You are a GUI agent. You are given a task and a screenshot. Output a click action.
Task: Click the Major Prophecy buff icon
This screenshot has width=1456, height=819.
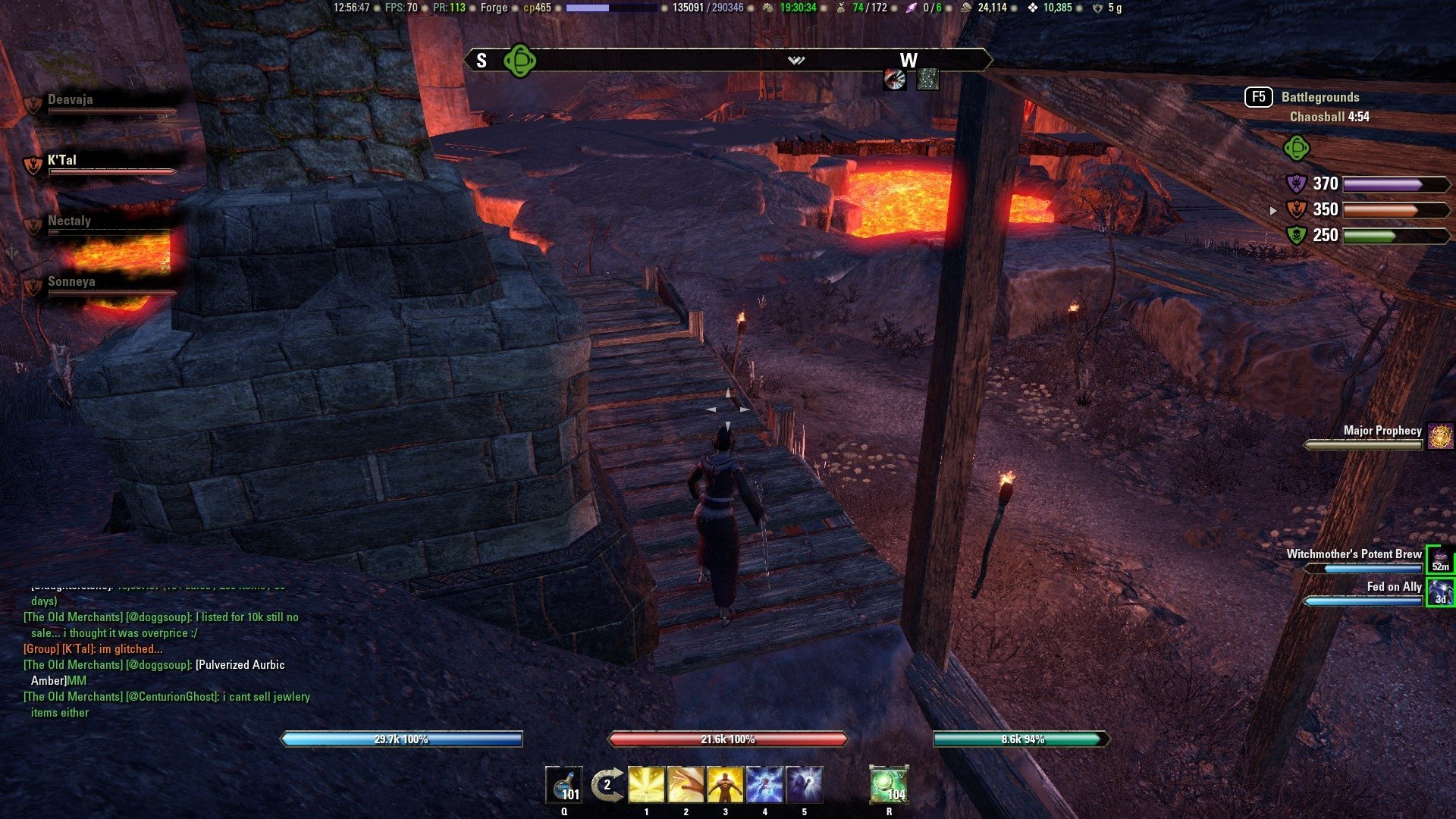1440,436
